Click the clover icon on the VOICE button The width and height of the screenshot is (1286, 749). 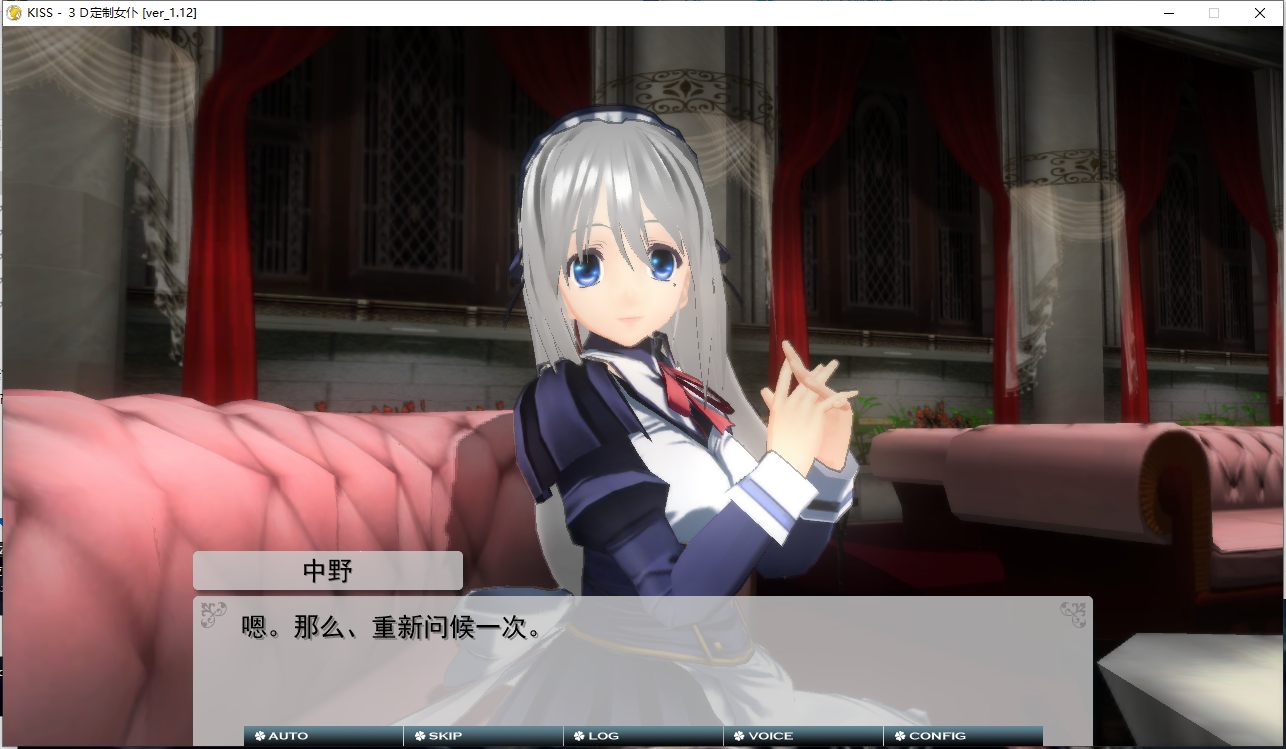coord(738,735)
